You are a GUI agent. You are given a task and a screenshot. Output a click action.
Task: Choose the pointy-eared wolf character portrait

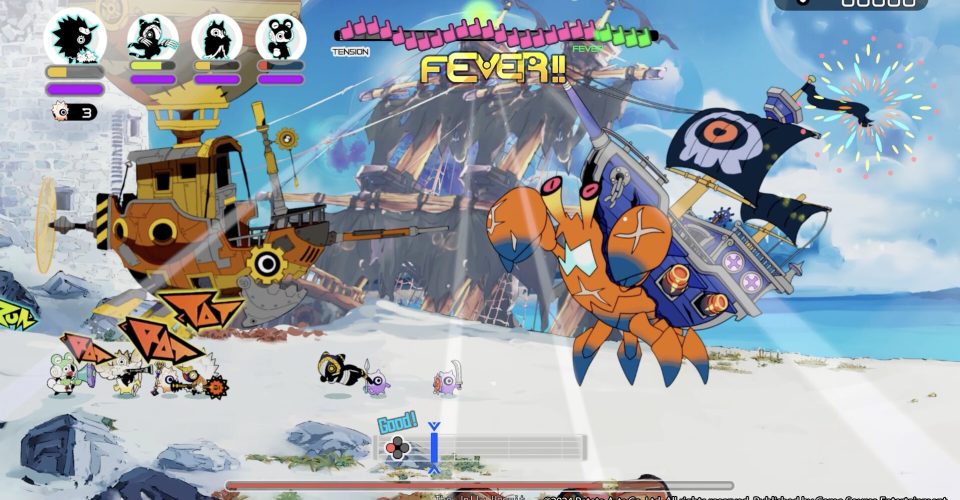click(216, 38)
